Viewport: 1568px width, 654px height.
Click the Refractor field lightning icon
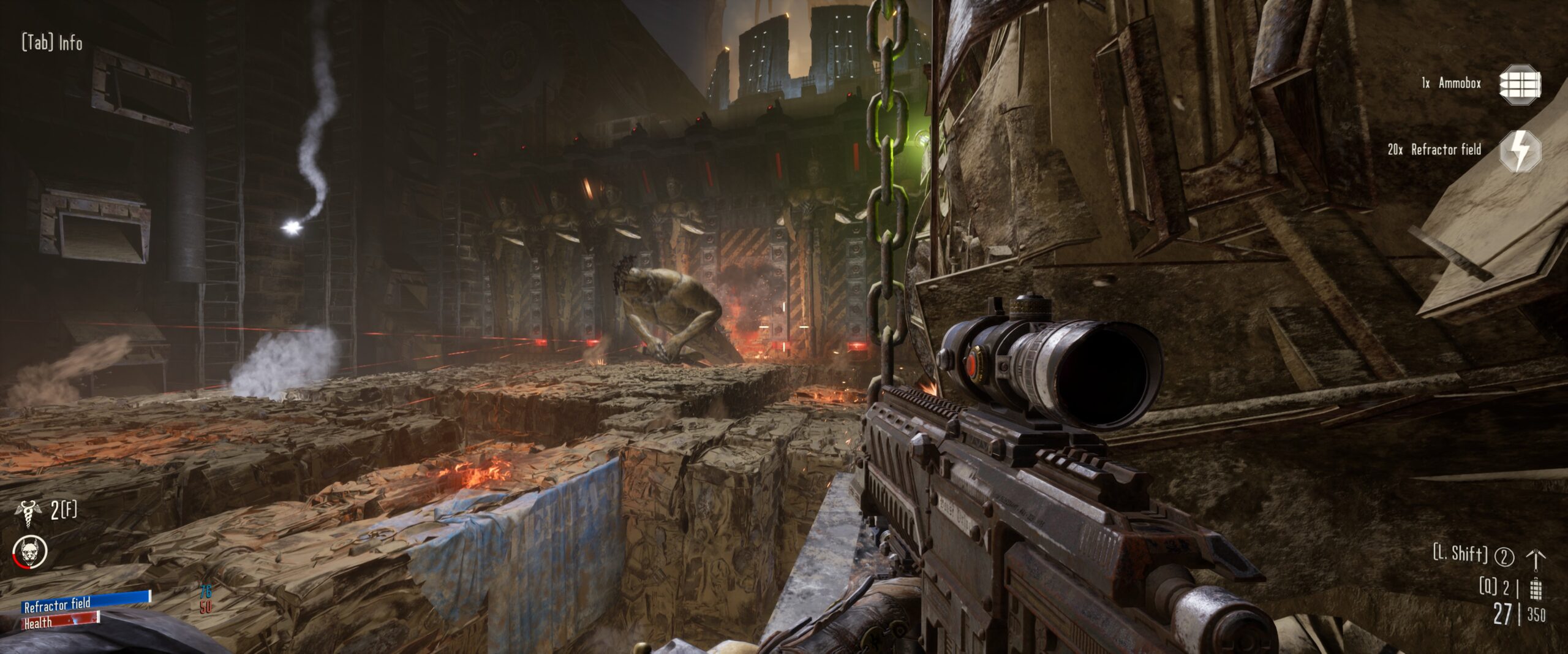pyautogui.click(x=1520, y=151)
